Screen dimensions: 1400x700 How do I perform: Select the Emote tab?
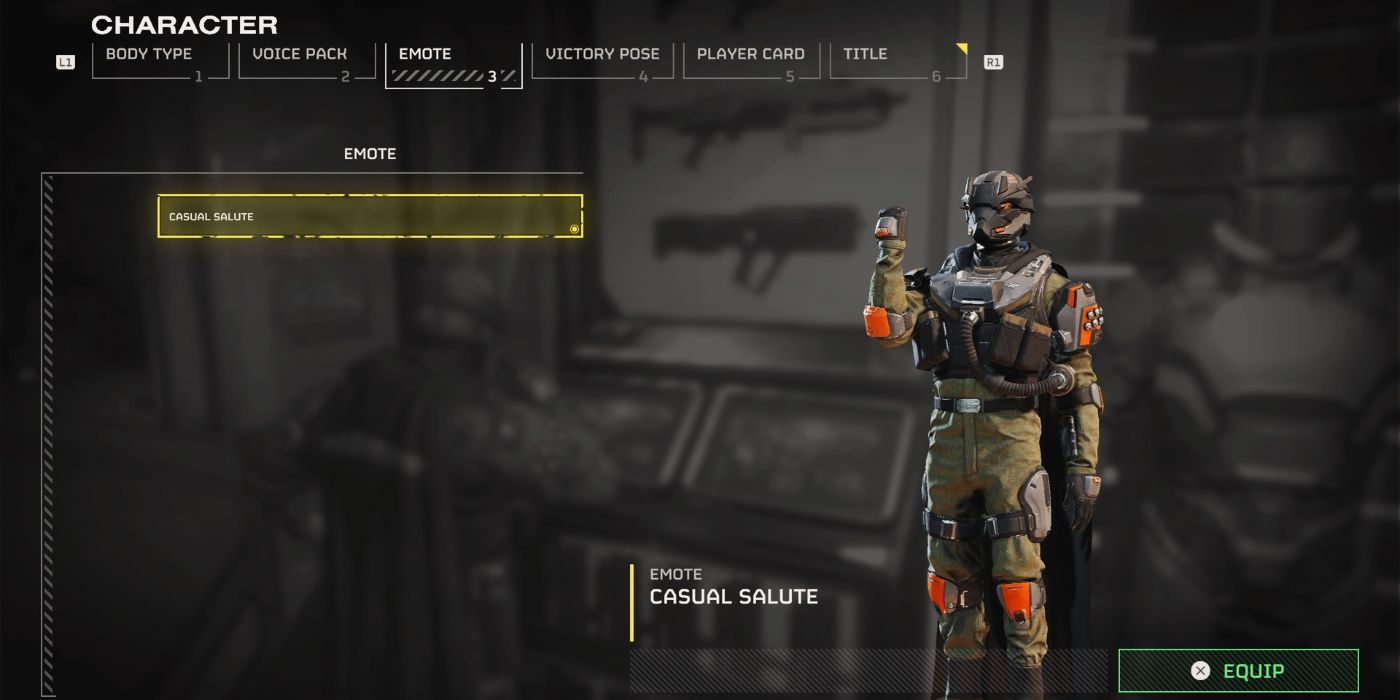(453, 62)
